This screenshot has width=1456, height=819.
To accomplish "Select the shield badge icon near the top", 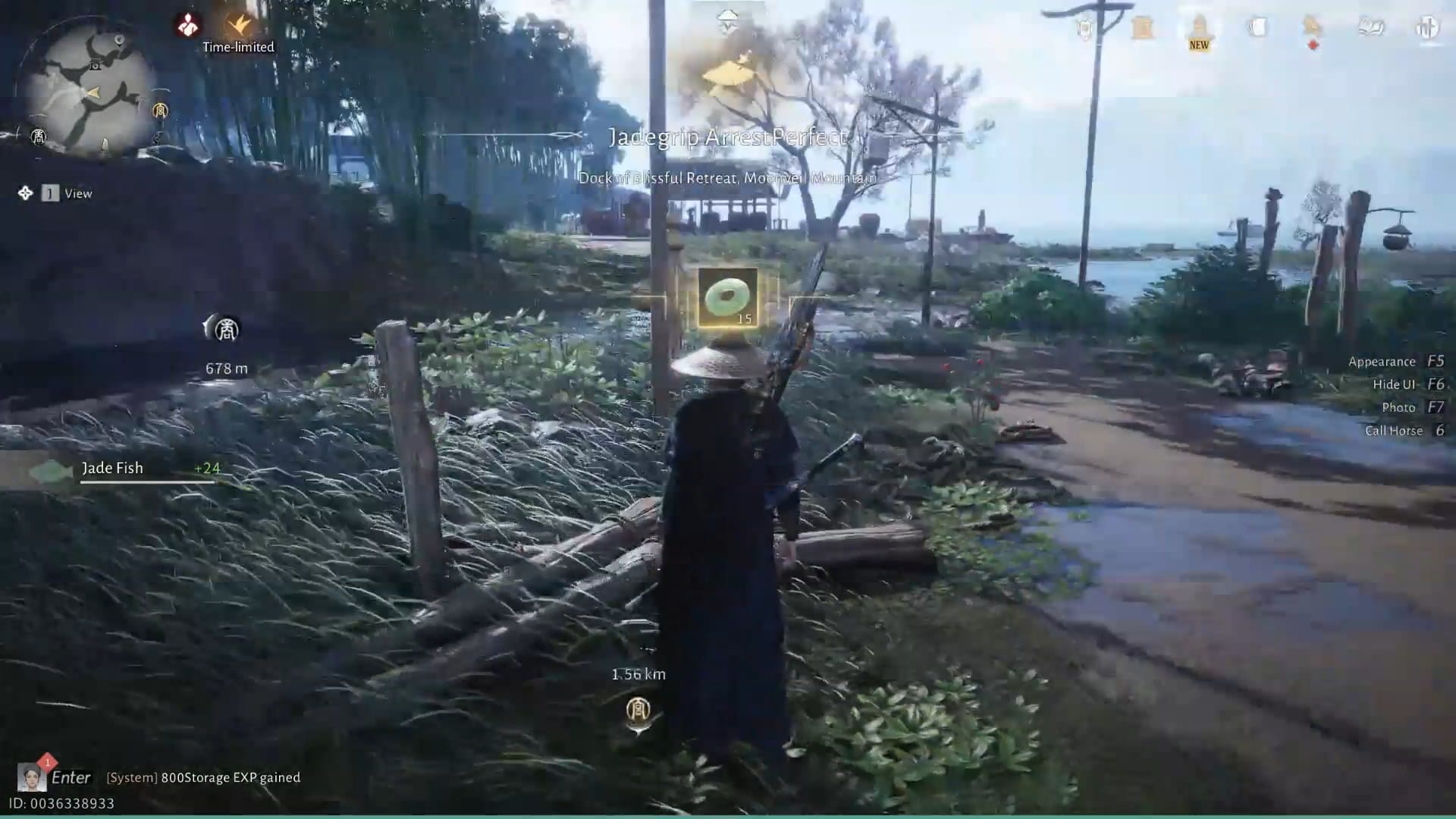I will 1085,27.
